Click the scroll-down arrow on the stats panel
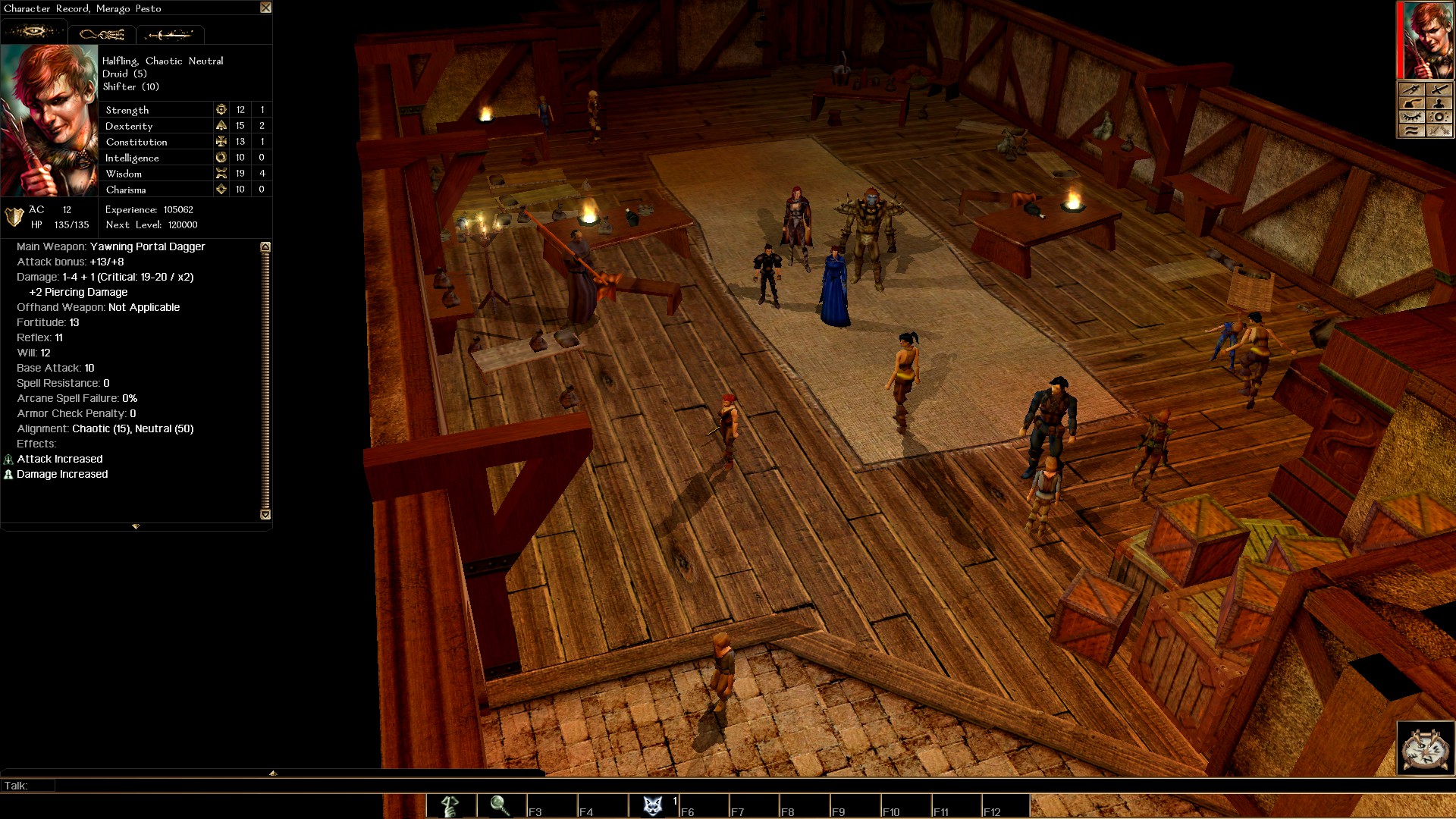 click(265, 514)
